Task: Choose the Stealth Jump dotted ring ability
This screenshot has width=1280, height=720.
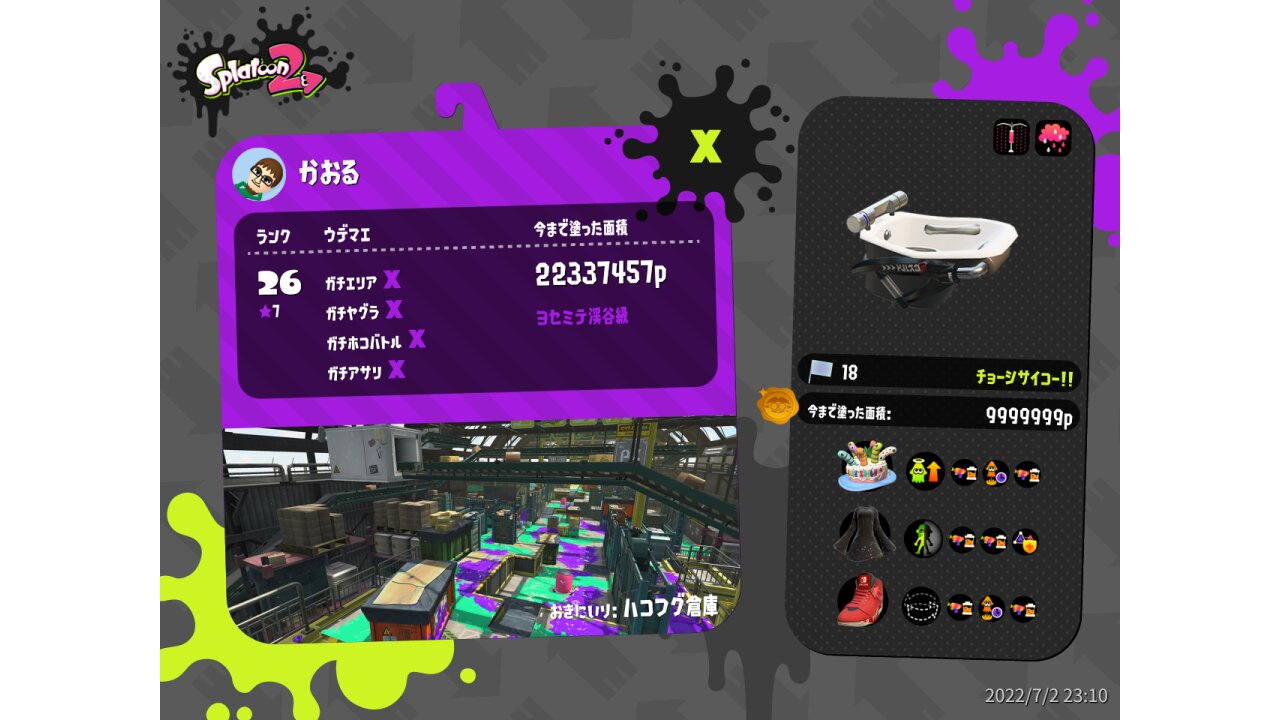Action: click(x=921, y=606)
